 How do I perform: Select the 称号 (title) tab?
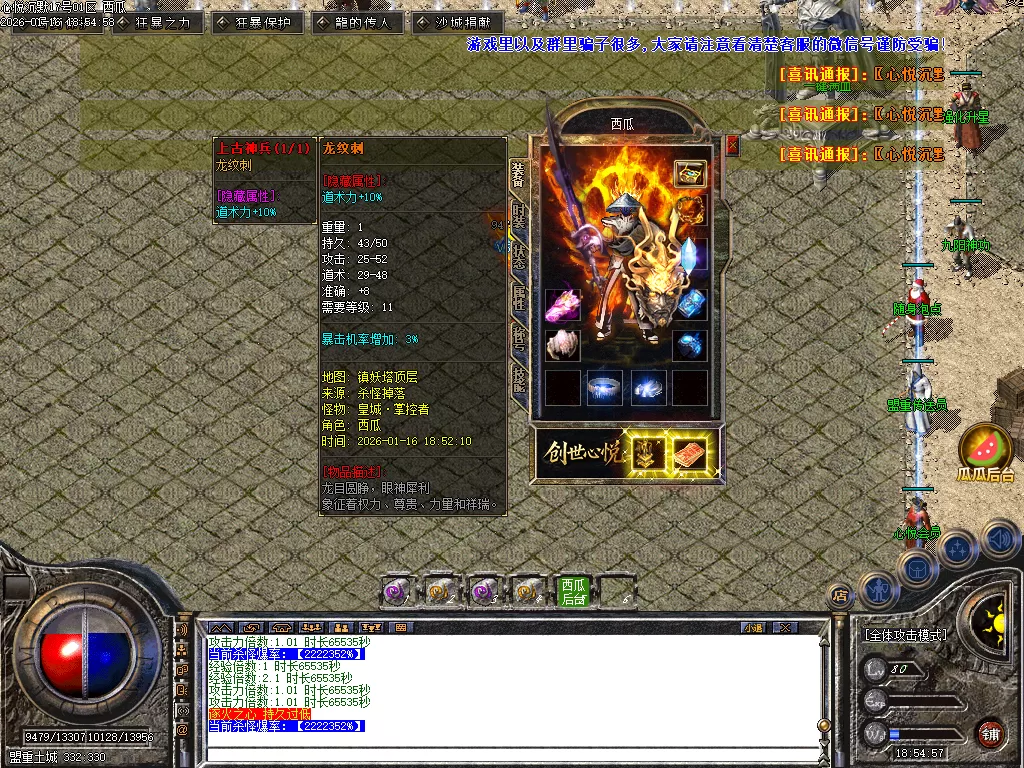pyautogui.click(x=518, y=338)
